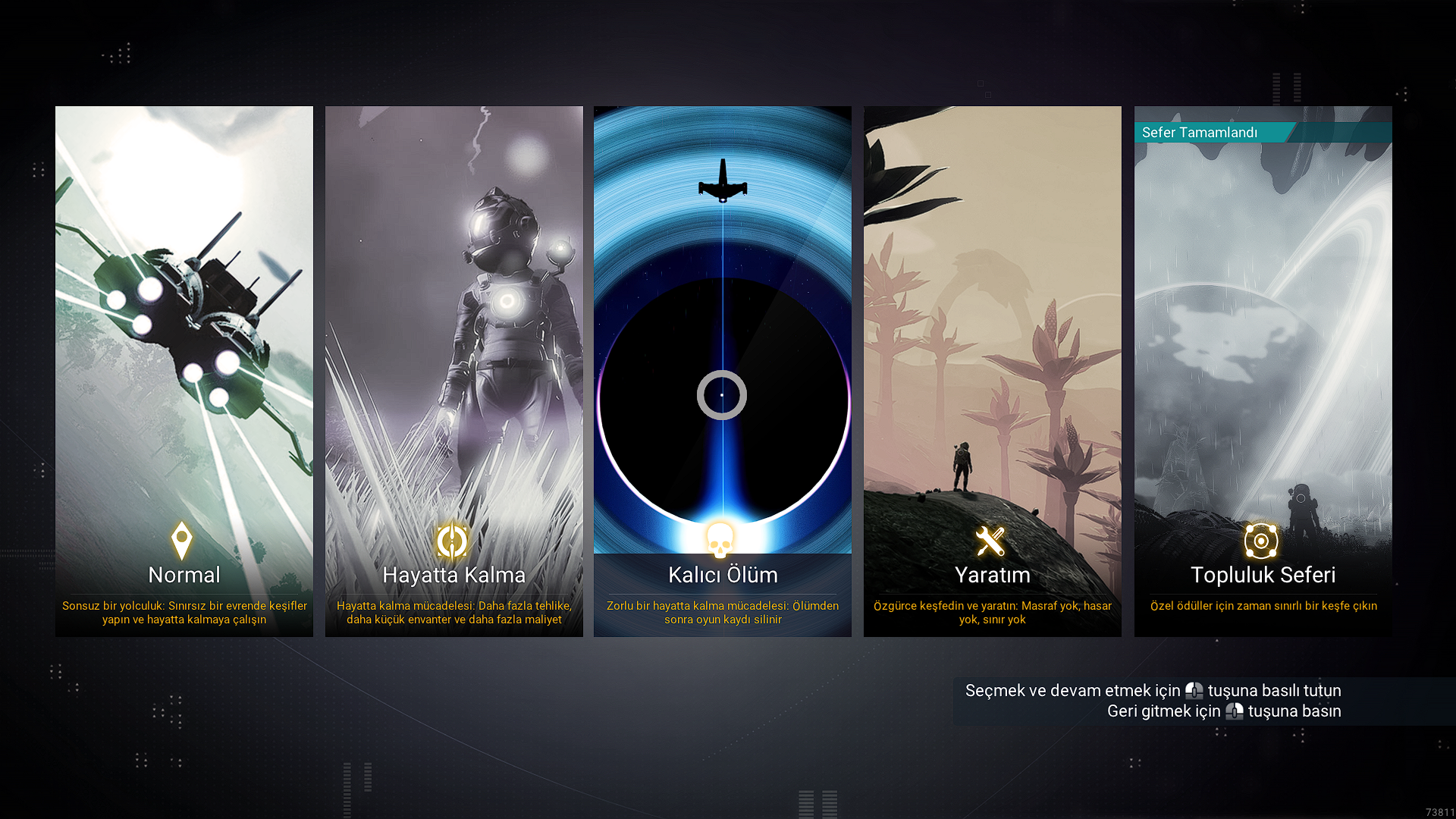Select the Normal game mode card
Viewport: 1456px width, 819px height.
coord(184,372)
